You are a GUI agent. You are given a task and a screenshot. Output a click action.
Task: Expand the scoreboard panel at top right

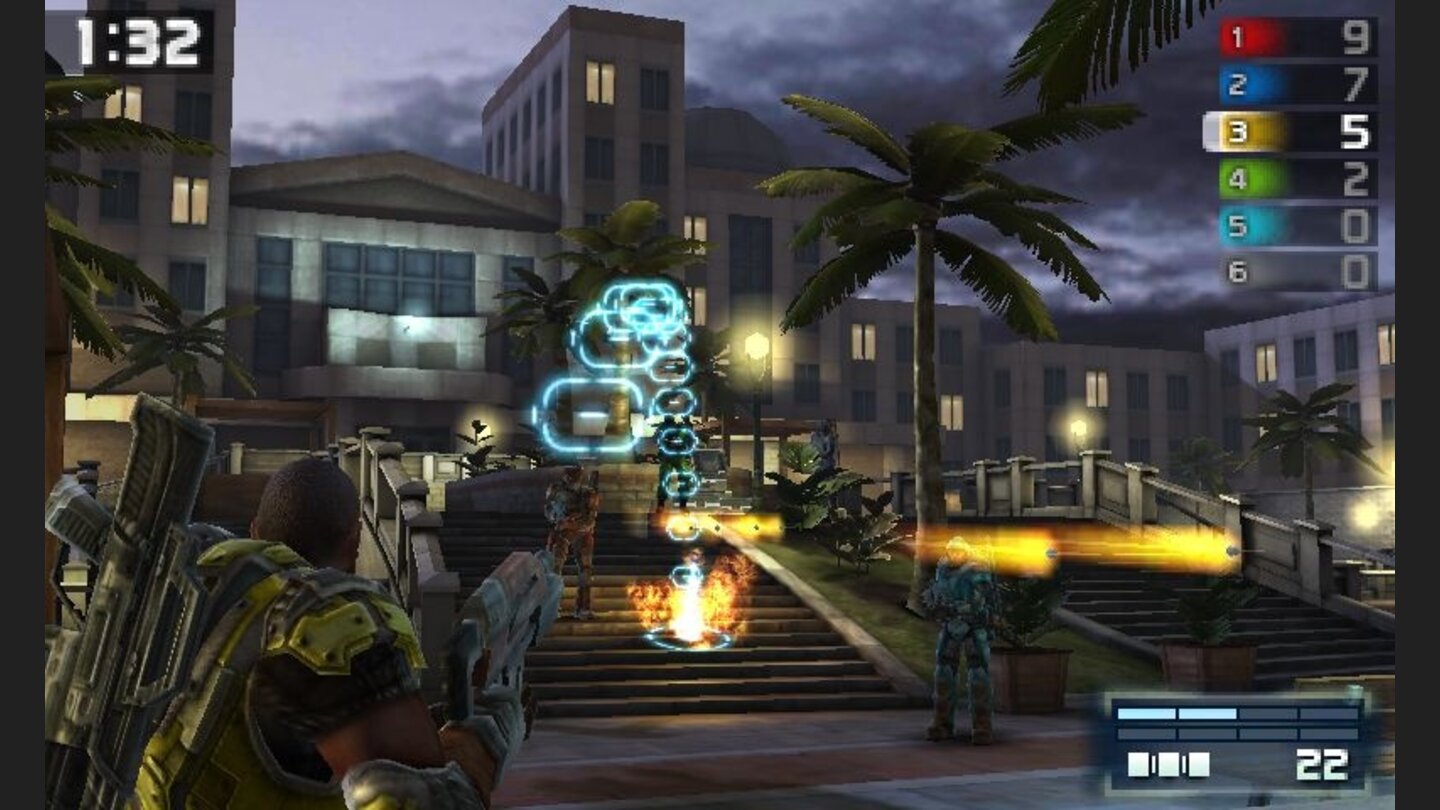(x=1290, y=150)
